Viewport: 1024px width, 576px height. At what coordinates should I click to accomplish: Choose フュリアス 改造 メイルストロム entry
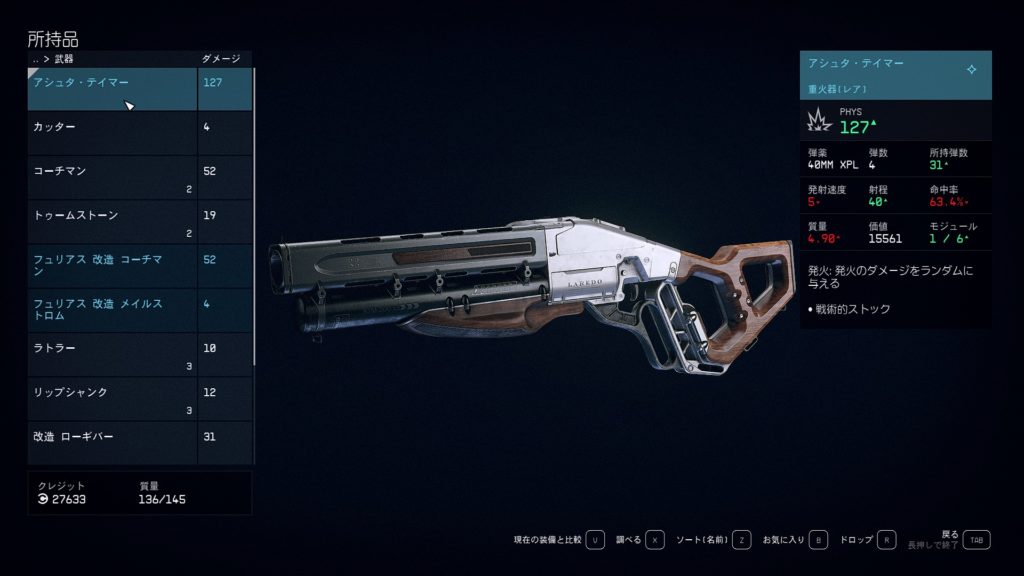coord(112,309)
